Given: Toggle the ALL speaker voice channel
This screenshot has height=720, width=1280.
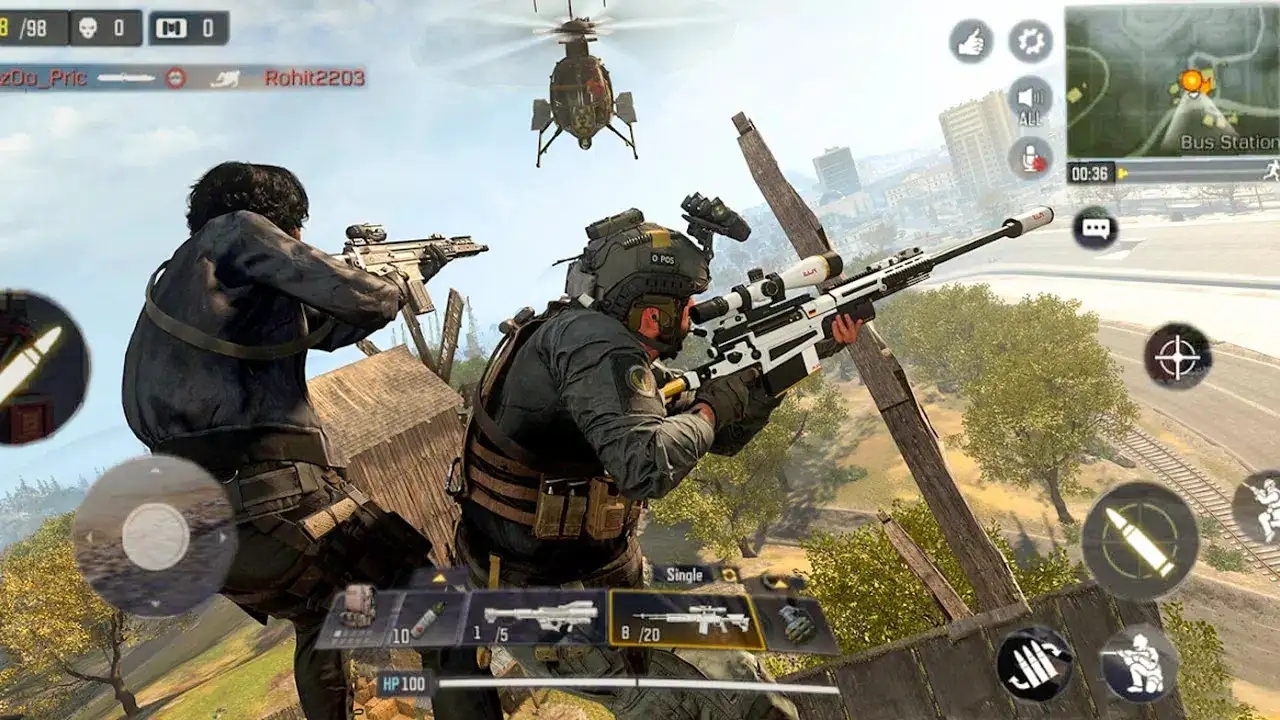Looking at the screenshot, I should pyautogui.click(x=1030, y=101).
